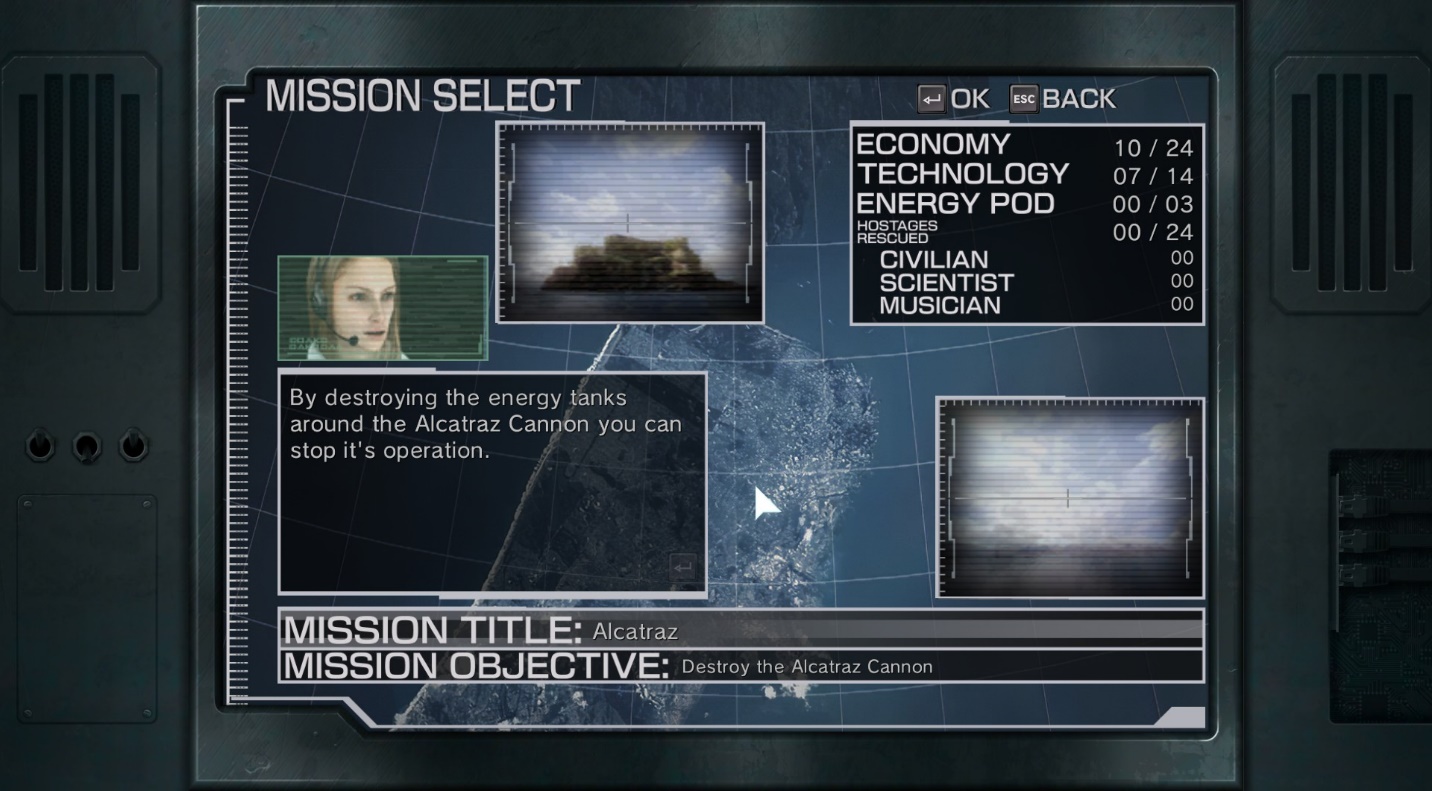This screenshot has width=1432, height=791.
Task: Advance the briefing text with the arrow icon
Action: click(x=683, y=568)
